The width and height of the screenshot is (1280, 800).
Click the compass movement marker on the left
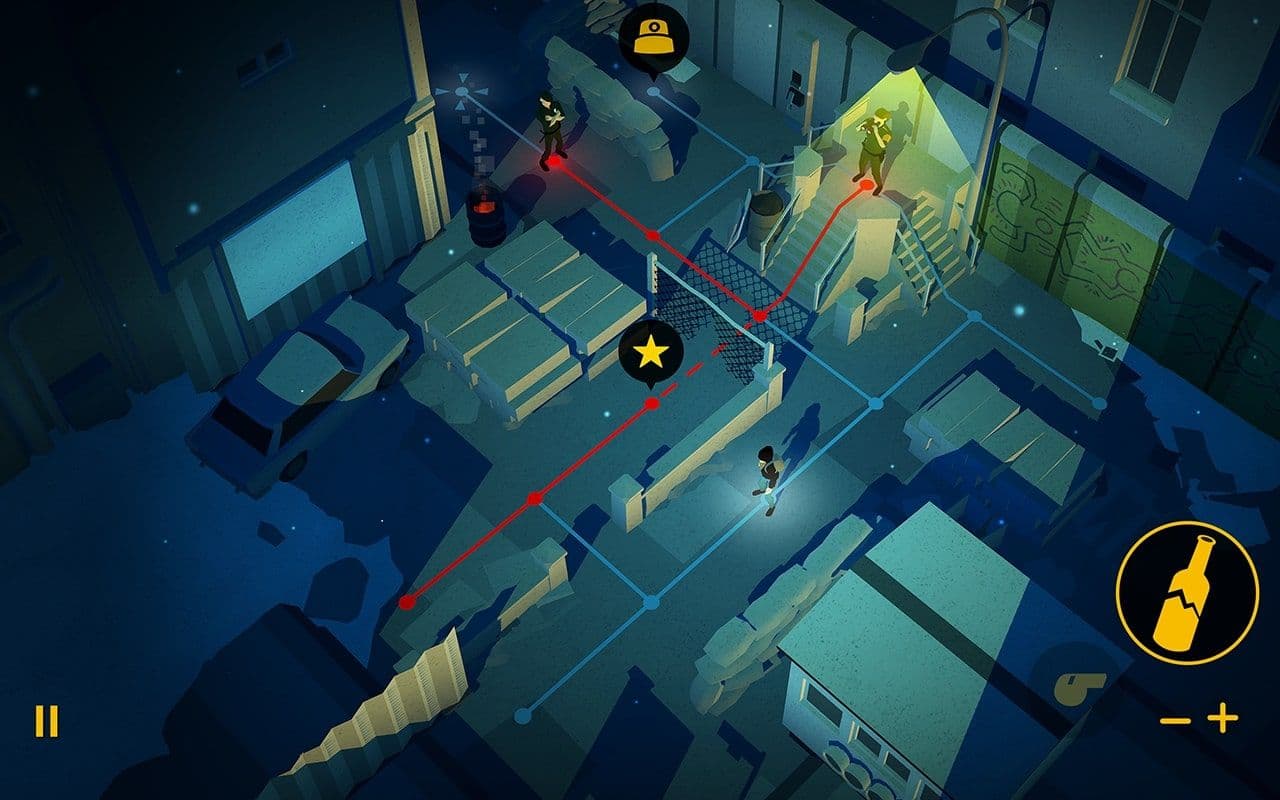pyautogui.click(x=461, y=90)
